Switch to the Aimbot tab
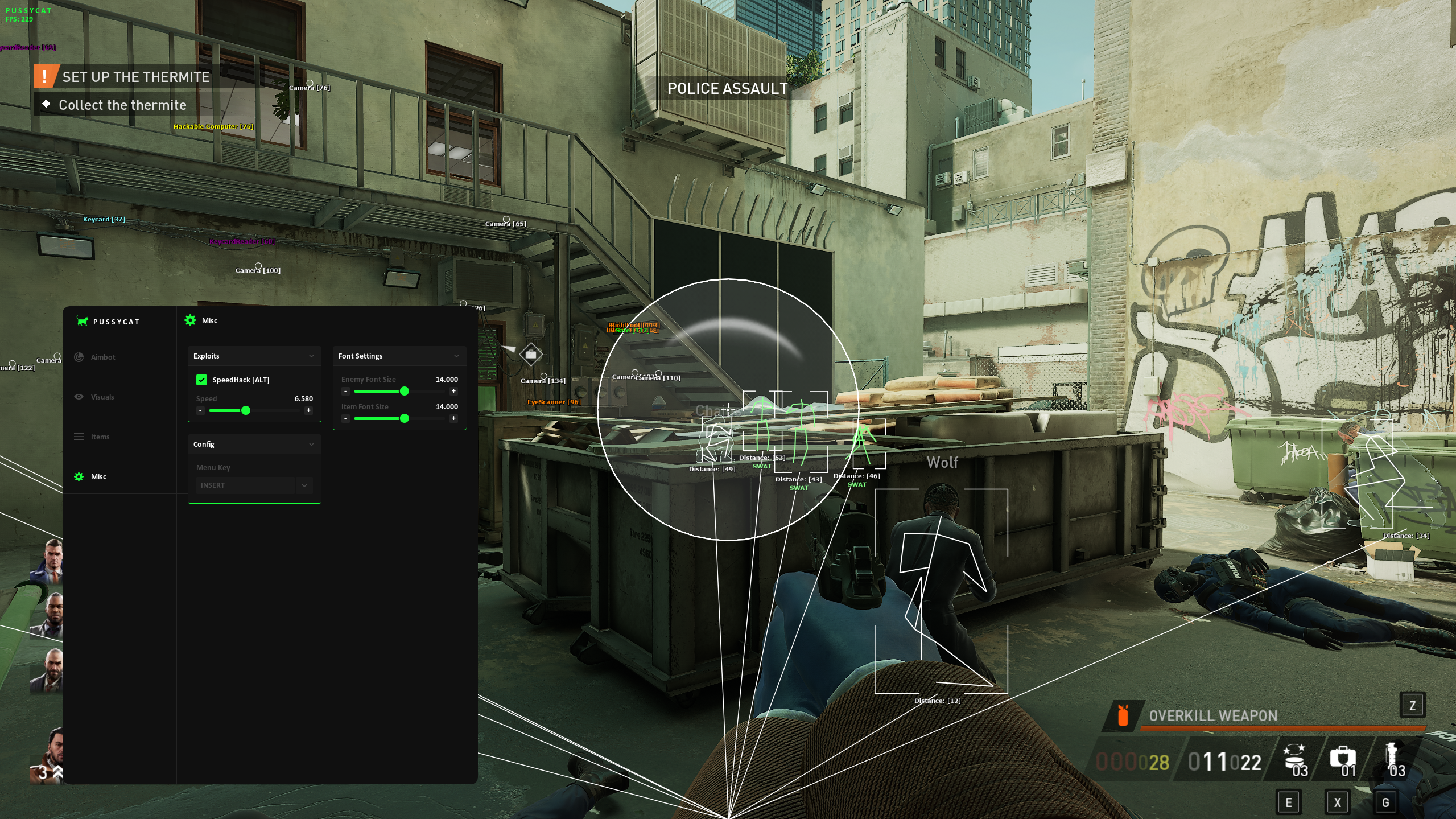The width and height of the screenshot is (1456, 819). 102,357
